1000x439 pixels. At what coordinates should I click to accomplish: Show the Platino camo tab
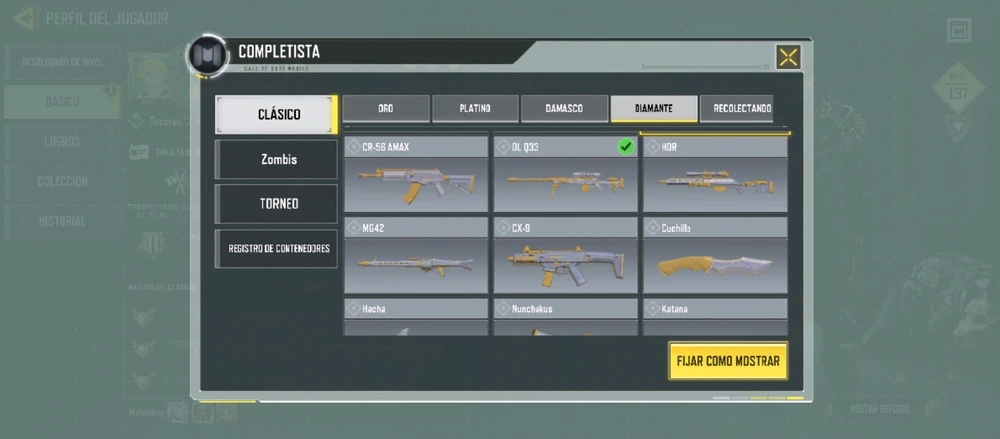coord(475,108)
